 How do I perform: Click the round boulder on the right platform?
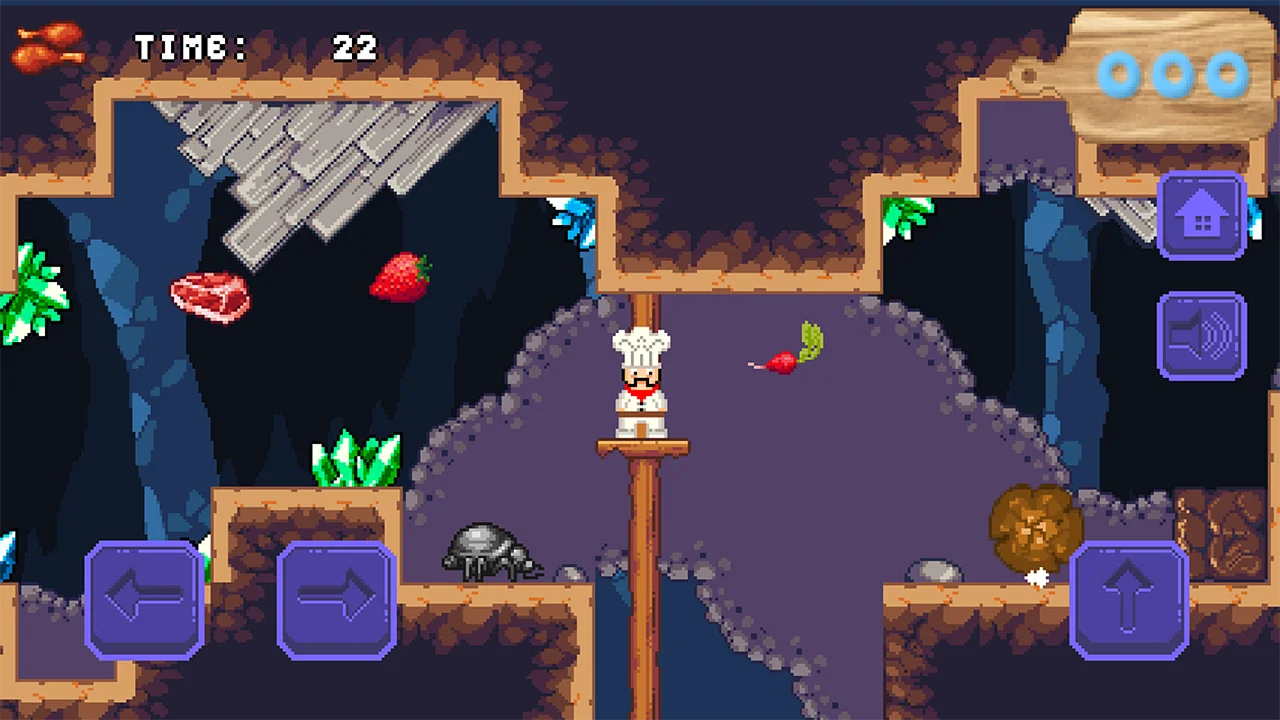(935, 572)
